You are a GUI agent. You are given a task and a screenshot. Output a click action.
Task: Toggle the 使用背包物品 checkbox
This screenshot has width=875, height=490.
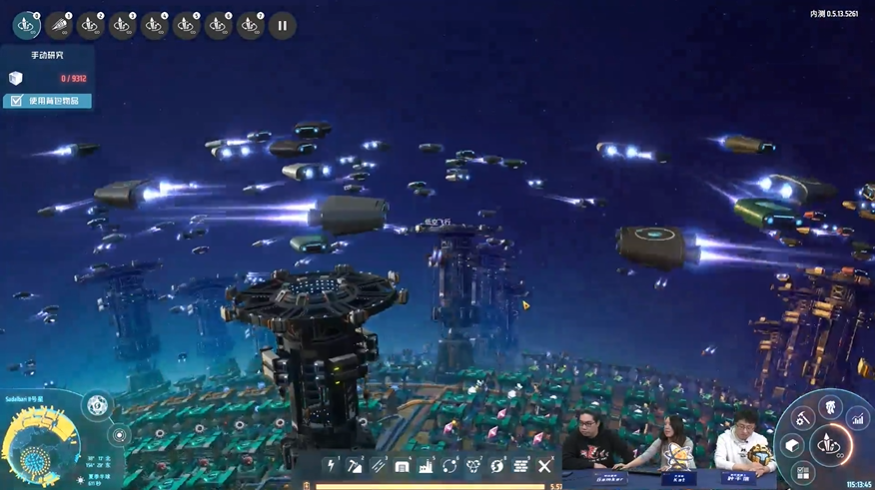pos(17,101)
